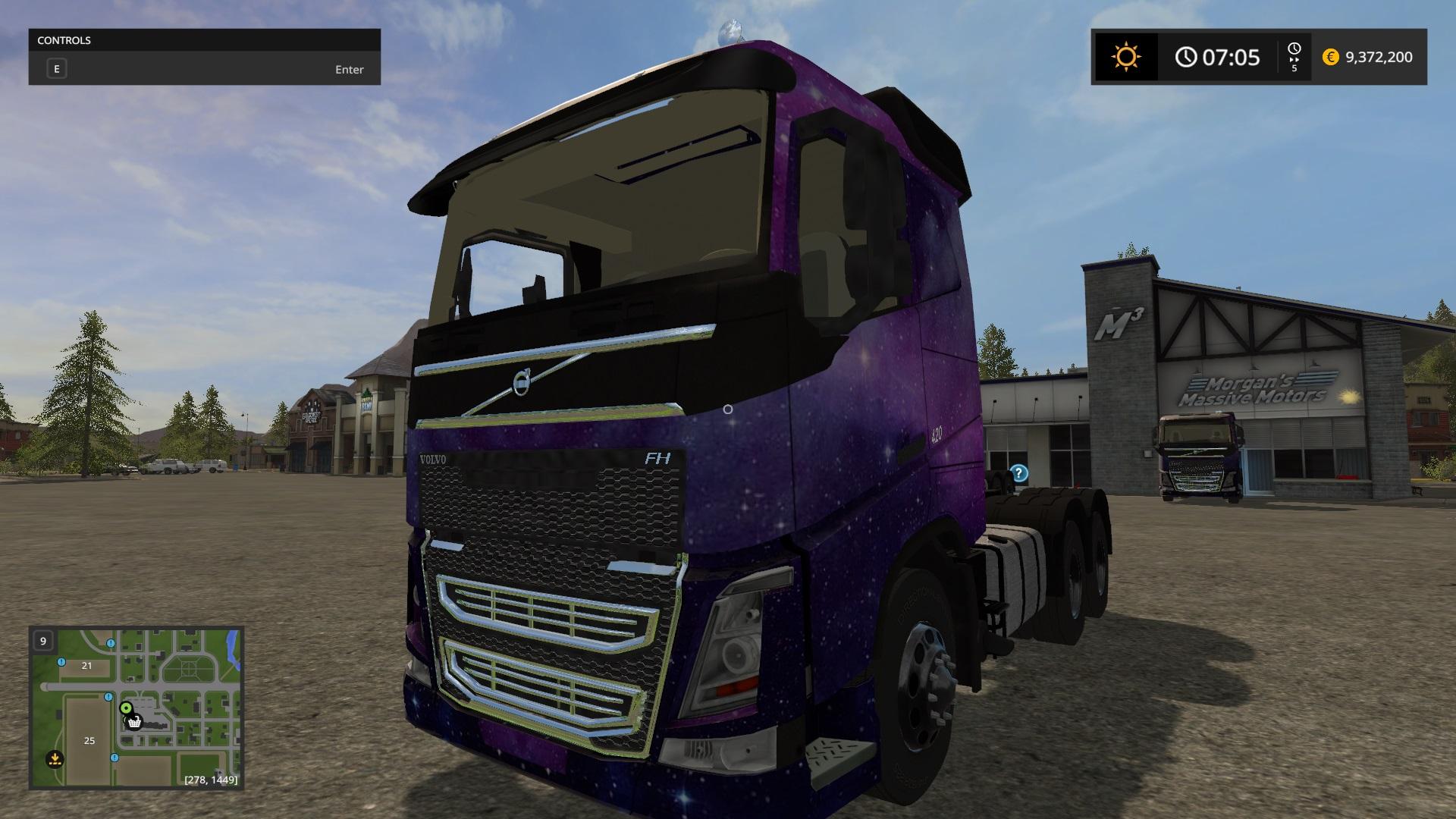Select field 25 on the minimap
The height and width of the screenshot is (819, 1456).
[x=89, y=740]
